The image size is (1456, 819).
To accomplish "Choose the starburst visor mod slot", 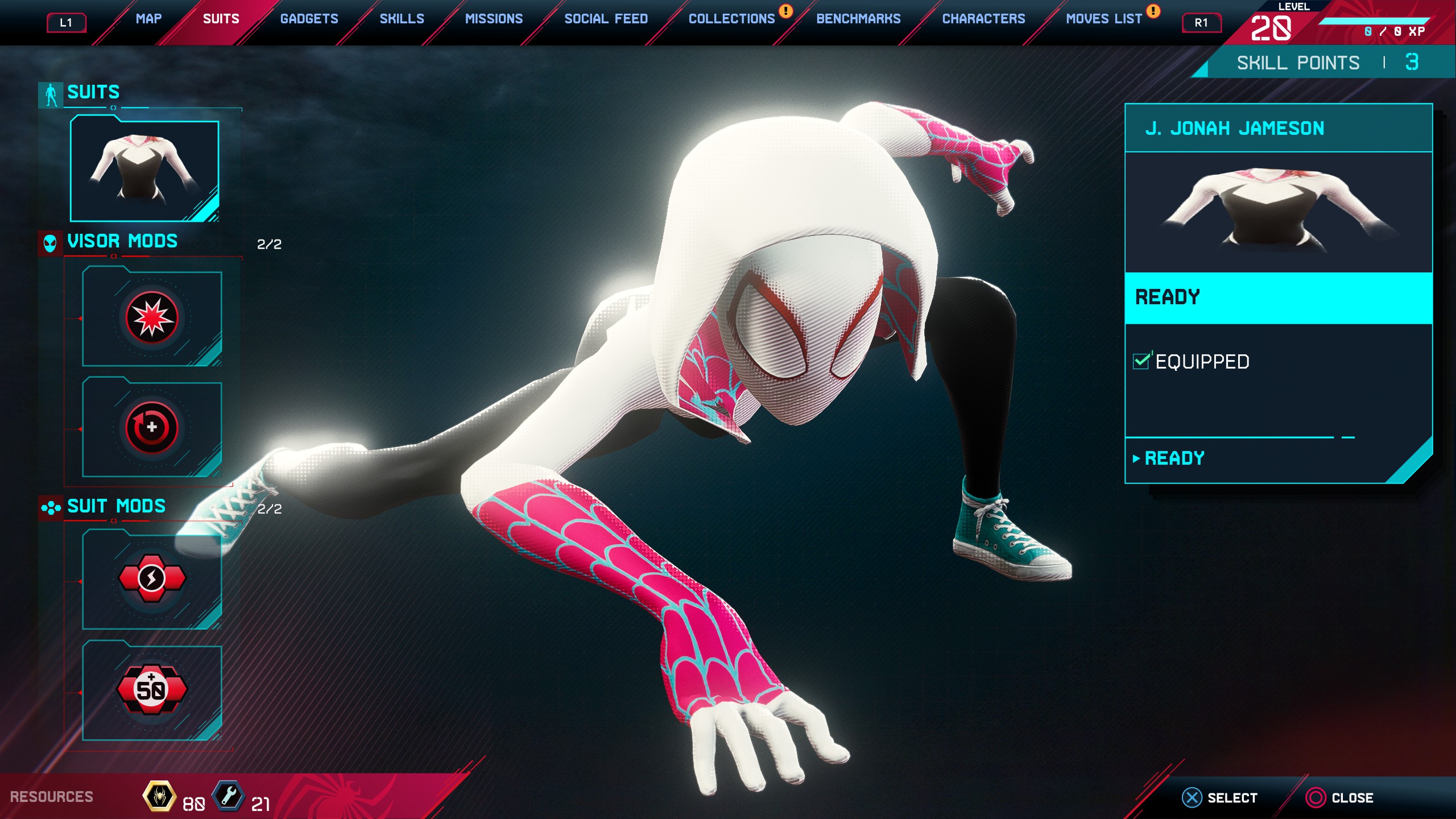I will click(x=152, y=318).
